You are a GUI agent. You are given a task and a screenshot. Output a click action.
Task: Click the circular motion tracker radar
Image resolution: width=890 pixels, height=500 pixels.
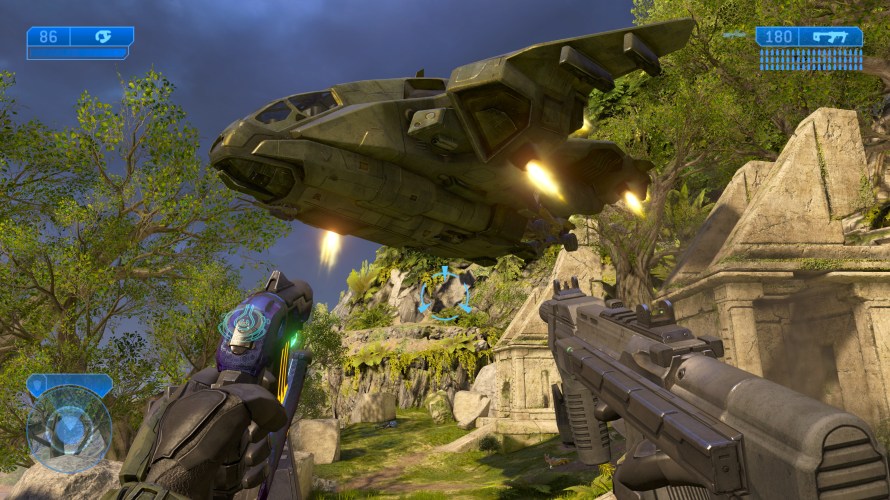68,429
